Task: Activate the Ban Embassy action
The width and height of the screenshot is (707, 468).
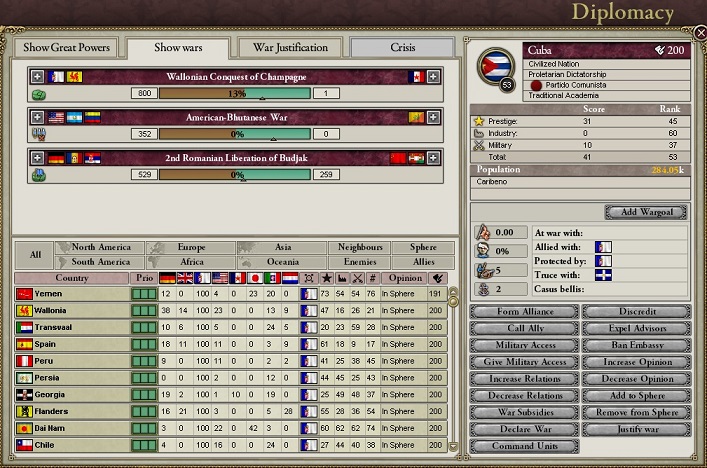Action: click(x=636, y=345)
